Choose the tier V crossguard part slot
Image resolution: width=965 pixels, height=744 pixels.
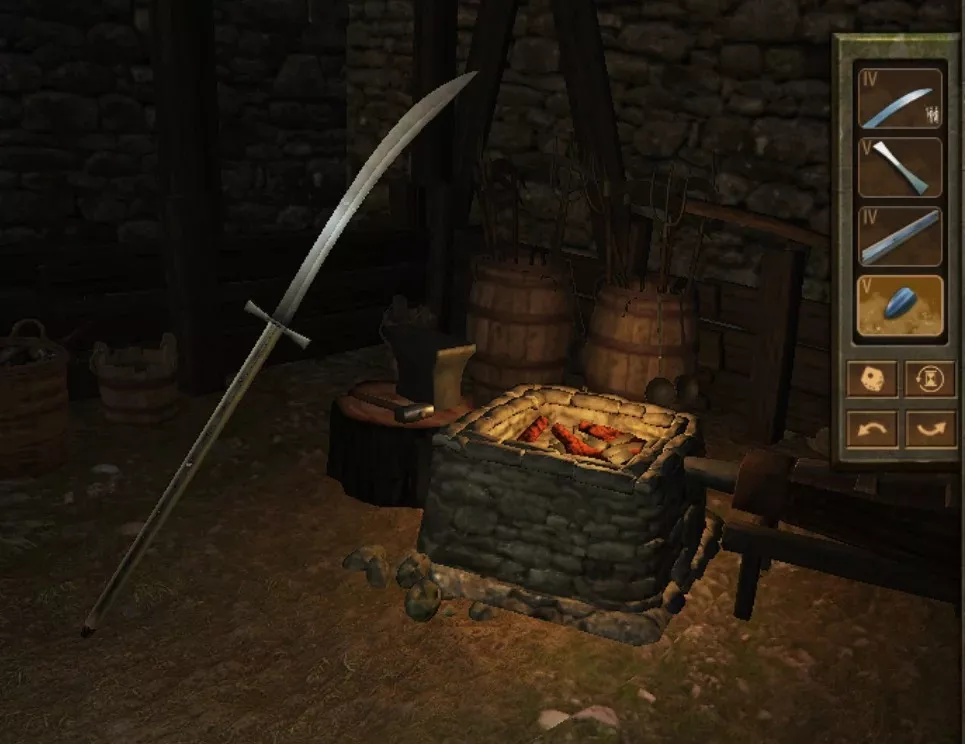(x=899, y=167)
